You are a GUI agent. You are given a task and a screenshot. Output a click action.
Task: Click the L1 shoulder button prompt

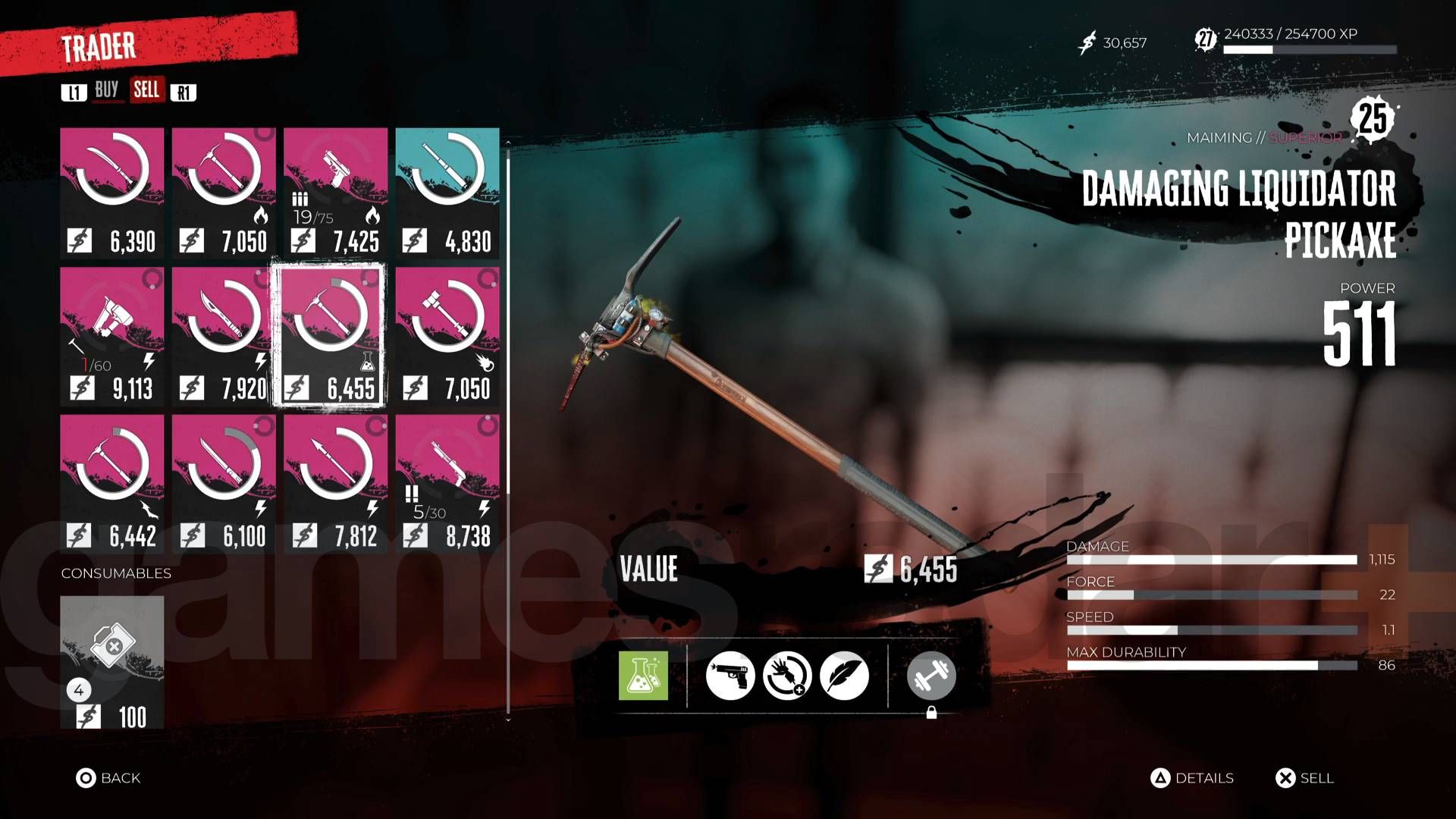(74, 91)
